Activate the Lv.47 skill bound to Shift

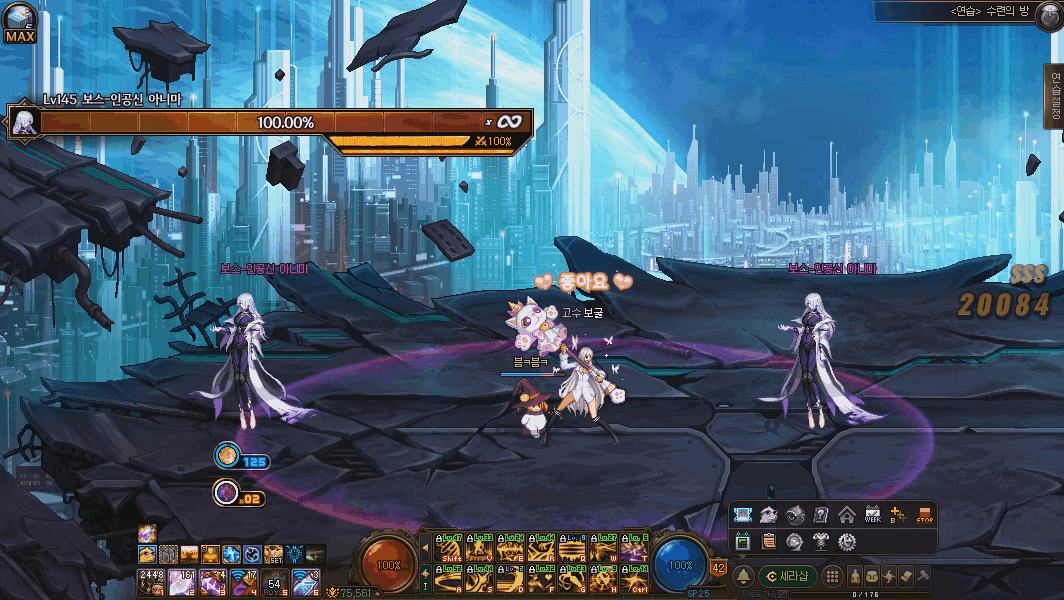450,549
